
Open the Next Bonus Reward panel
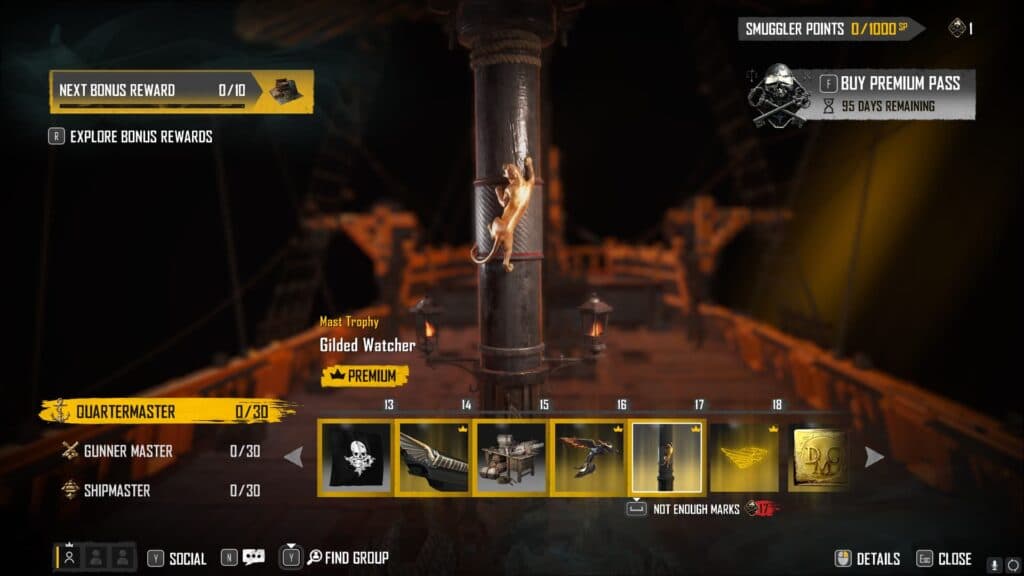(x=181, y=90)
